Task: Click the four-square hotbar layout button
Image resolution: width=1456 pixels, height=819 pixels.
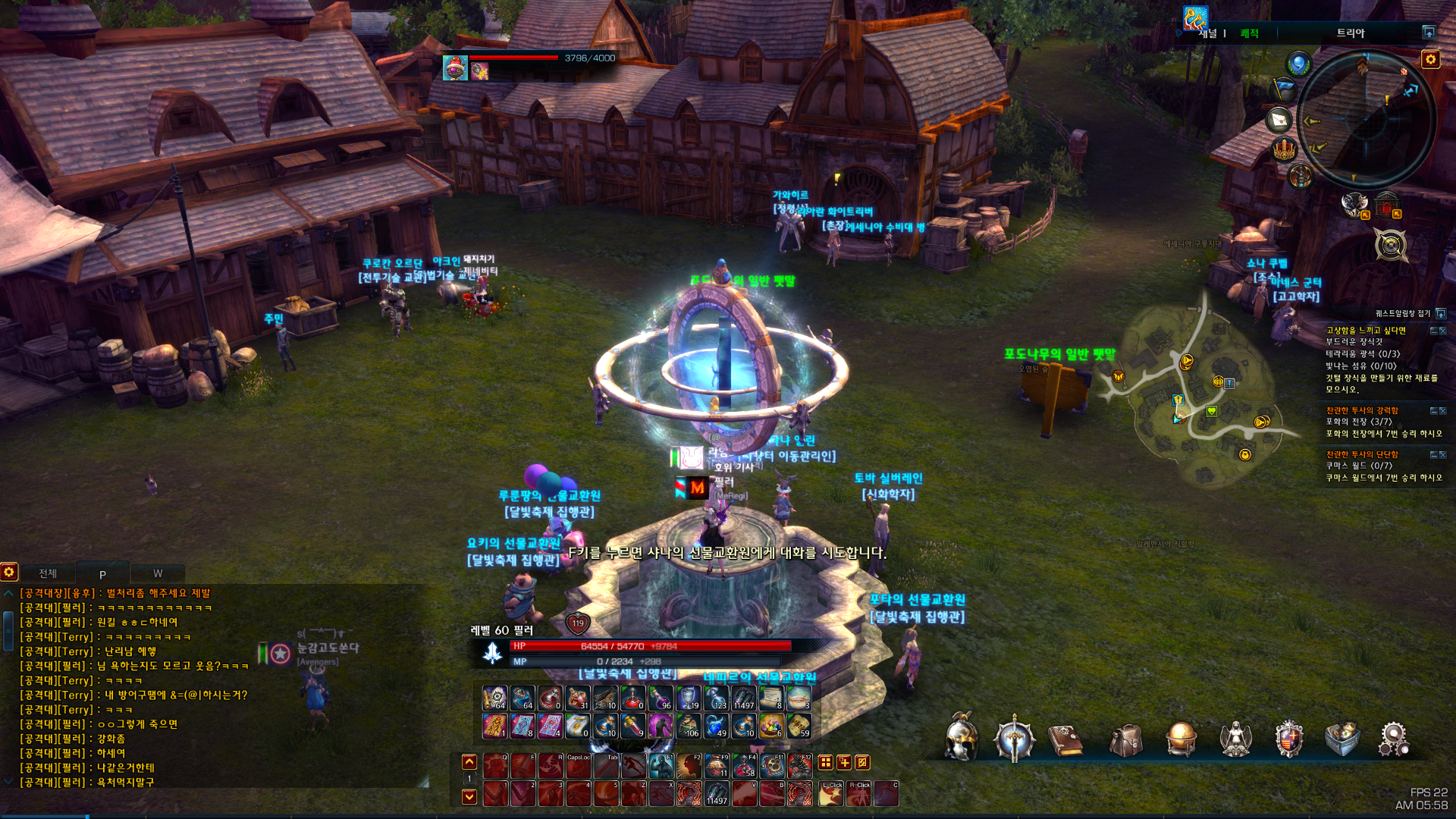Action: (x=826, y=762)
